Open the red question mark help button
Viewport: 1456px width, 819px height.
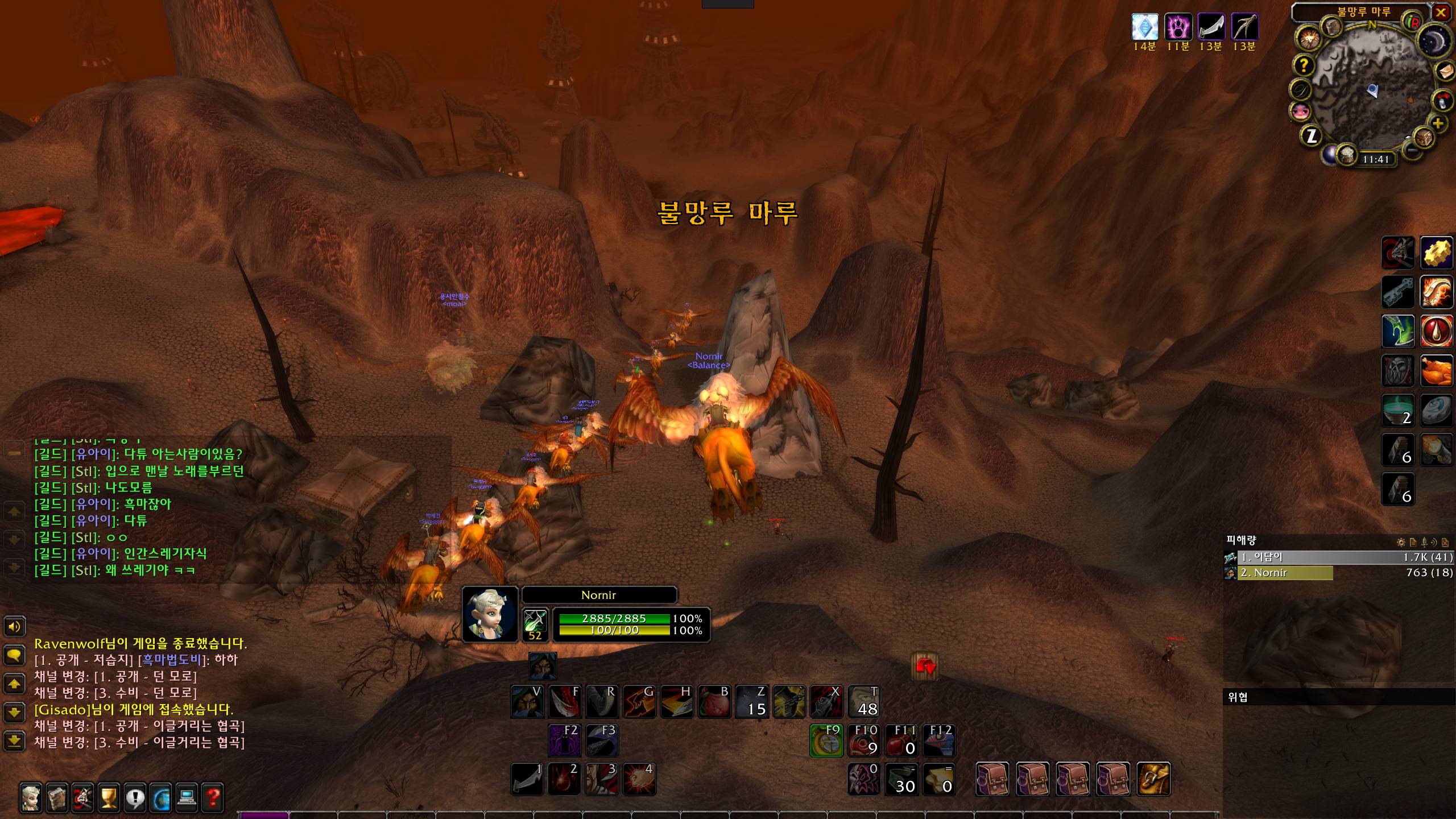213,797
